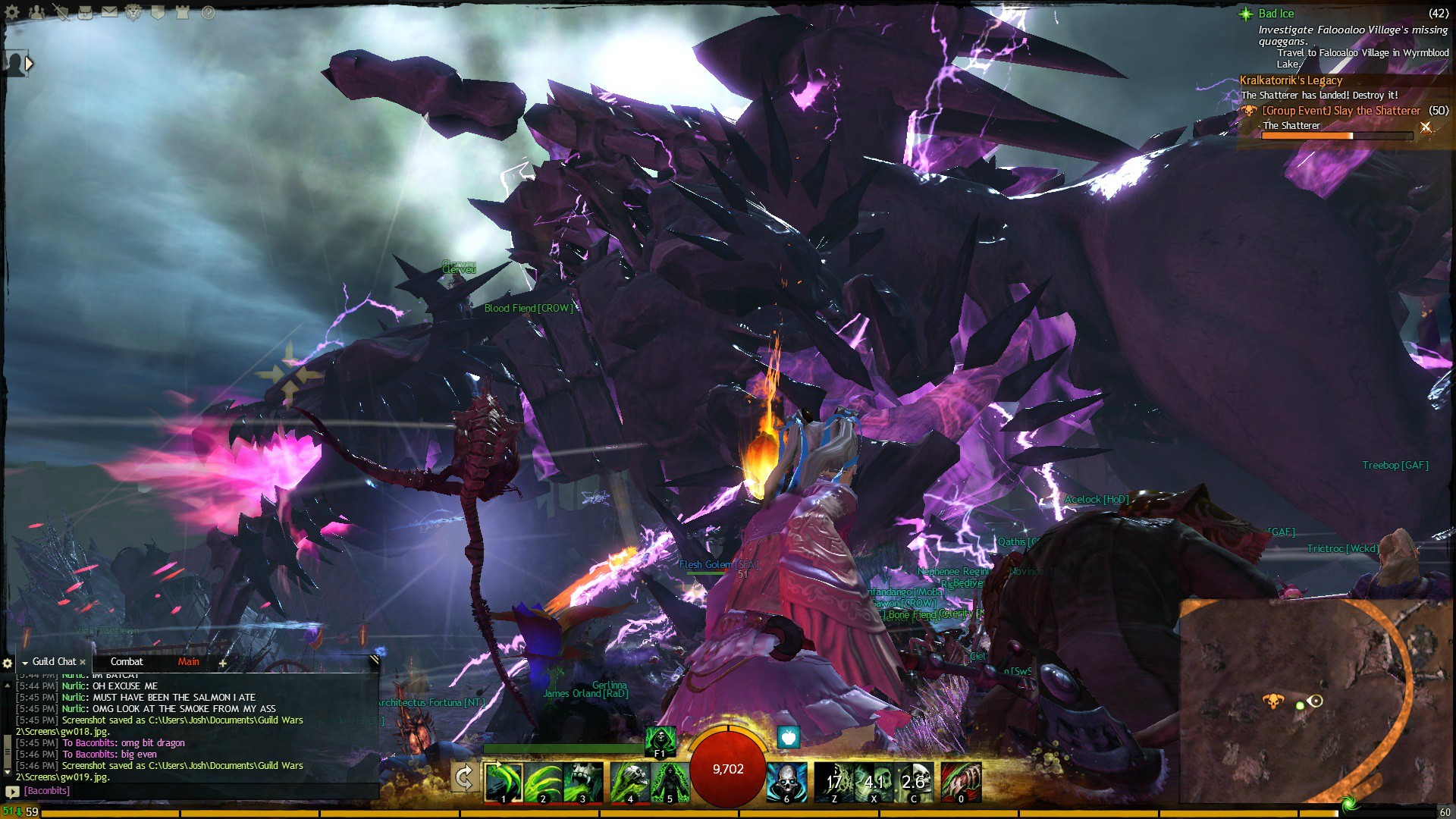This screenshot has width=1456, height=819.
Task: Use the blue skull healing skill
Action: pyautogui.click(x=786, y=782)
